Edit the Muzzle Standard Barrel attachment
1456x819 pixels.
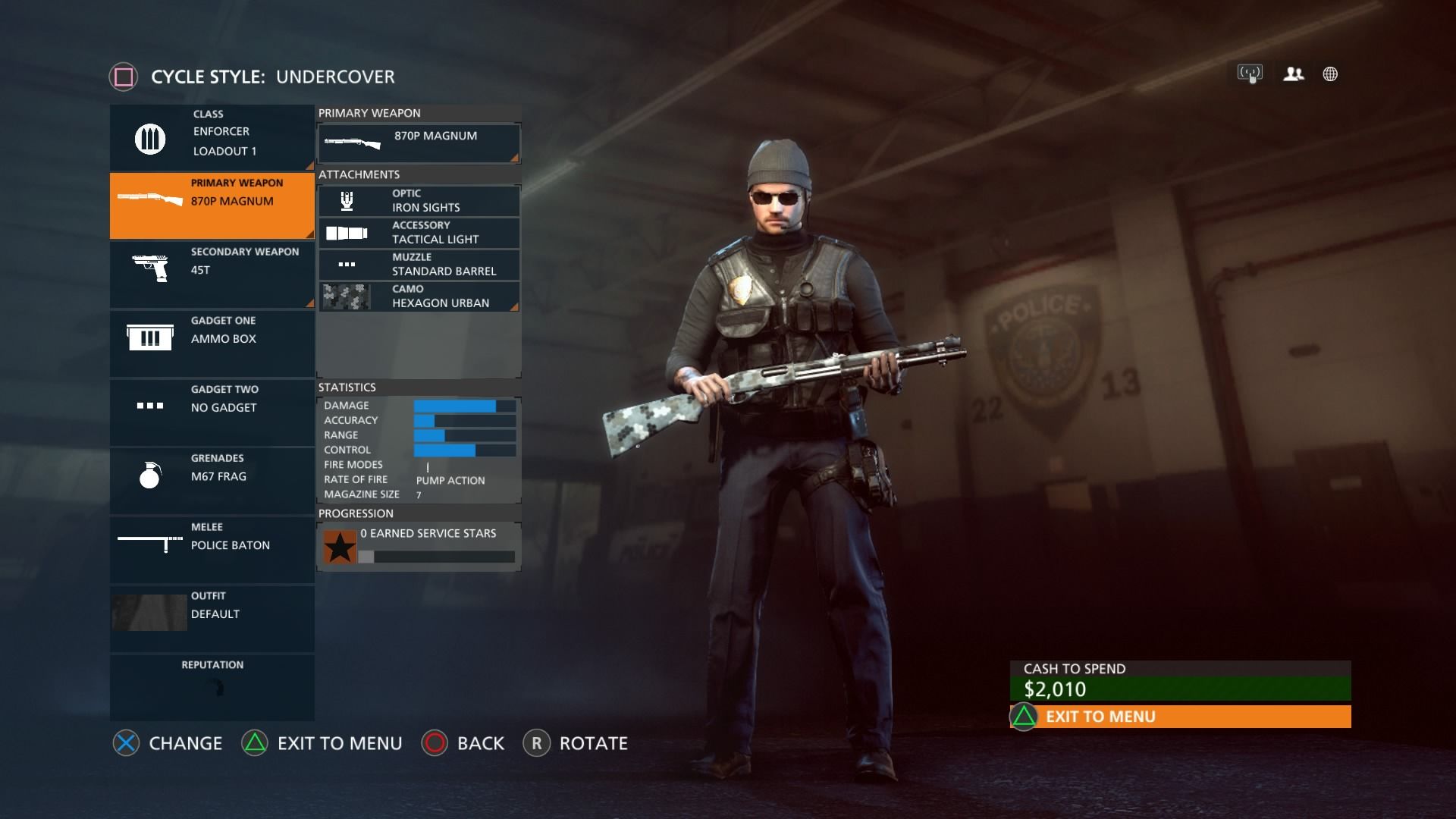pyautogui.click(x=419, y=265)
